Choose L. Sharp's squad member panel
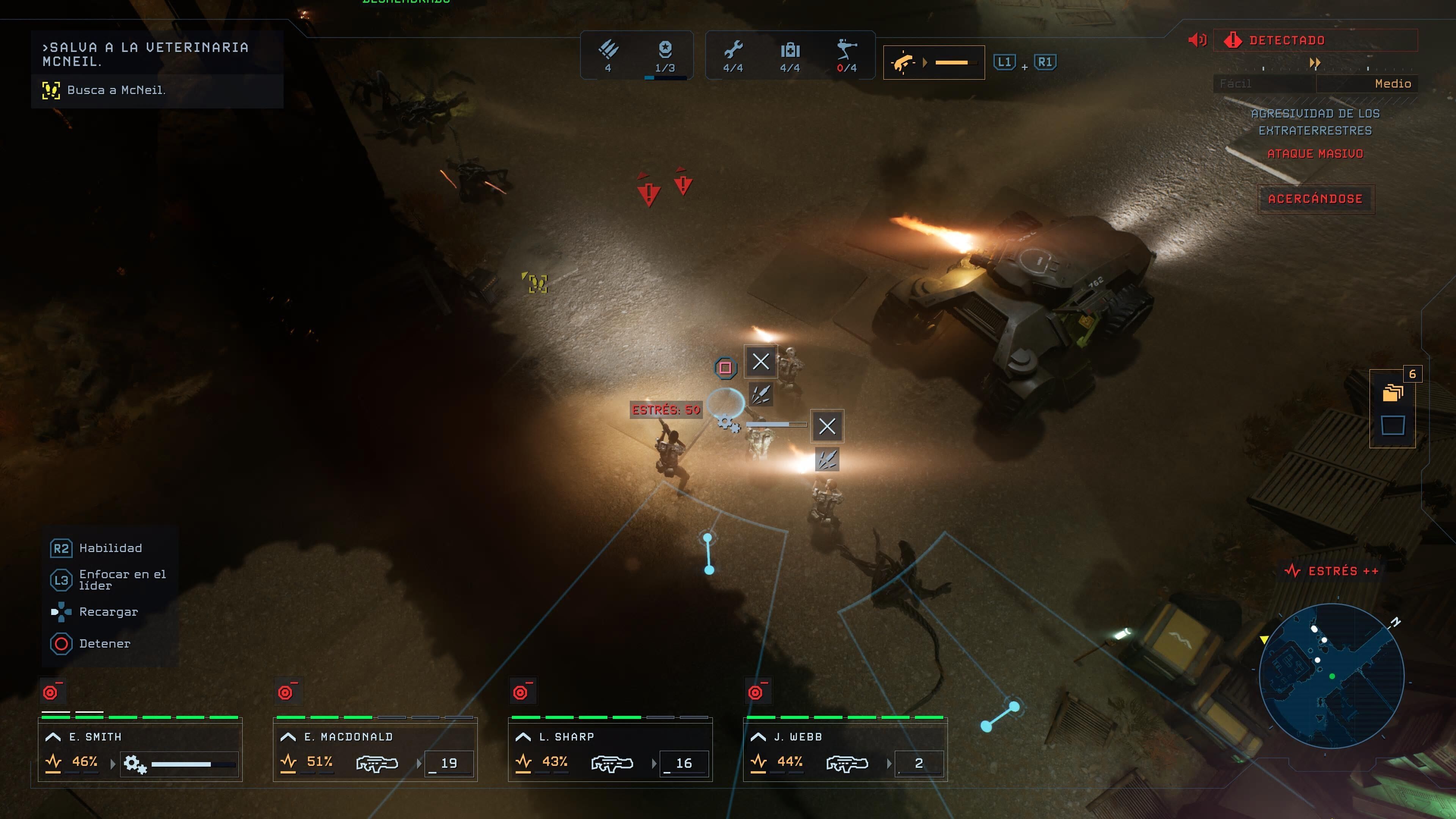 pos(610,750)
